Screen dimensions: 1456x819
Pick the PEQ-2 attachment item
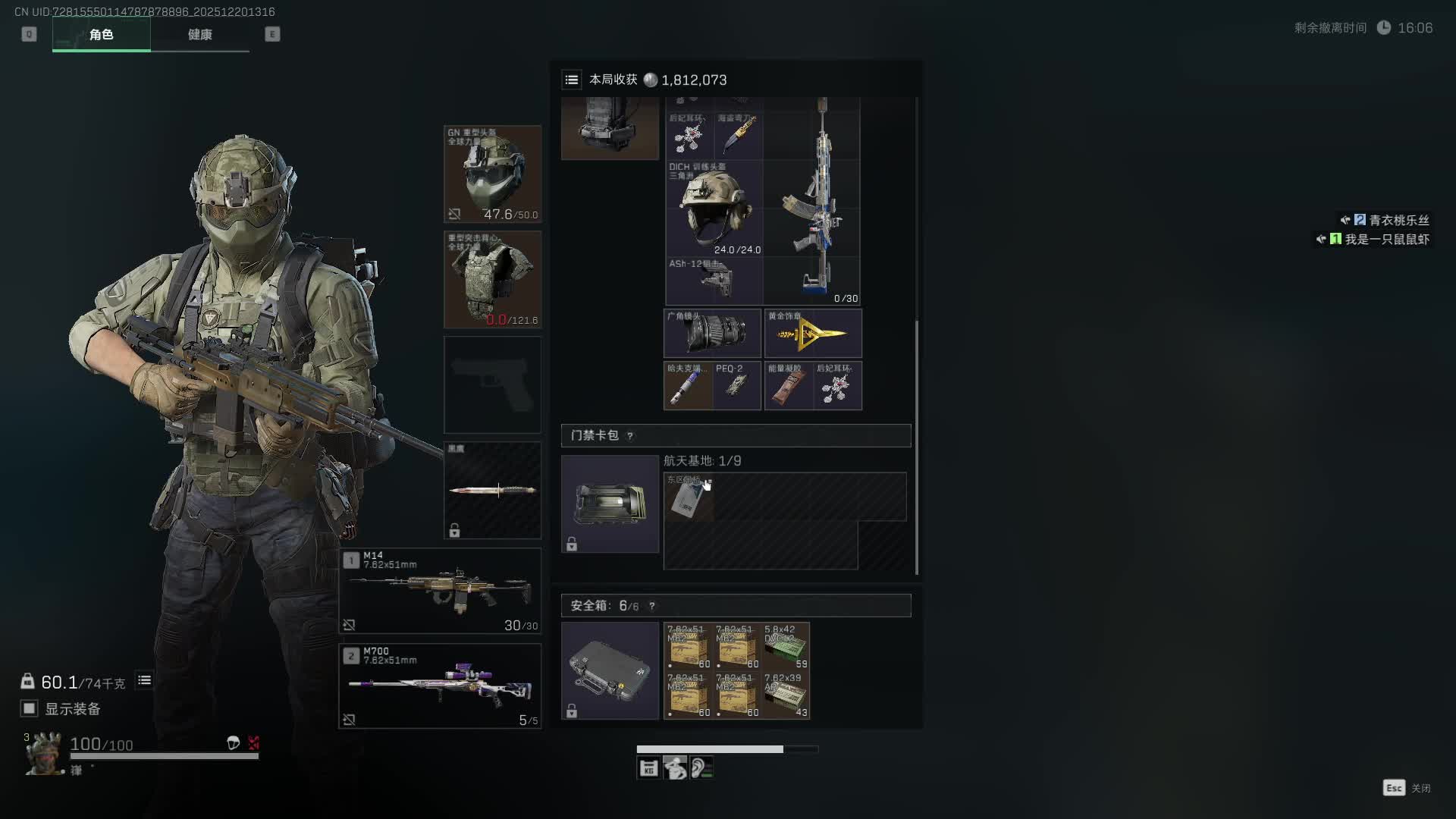click(736, 385)
